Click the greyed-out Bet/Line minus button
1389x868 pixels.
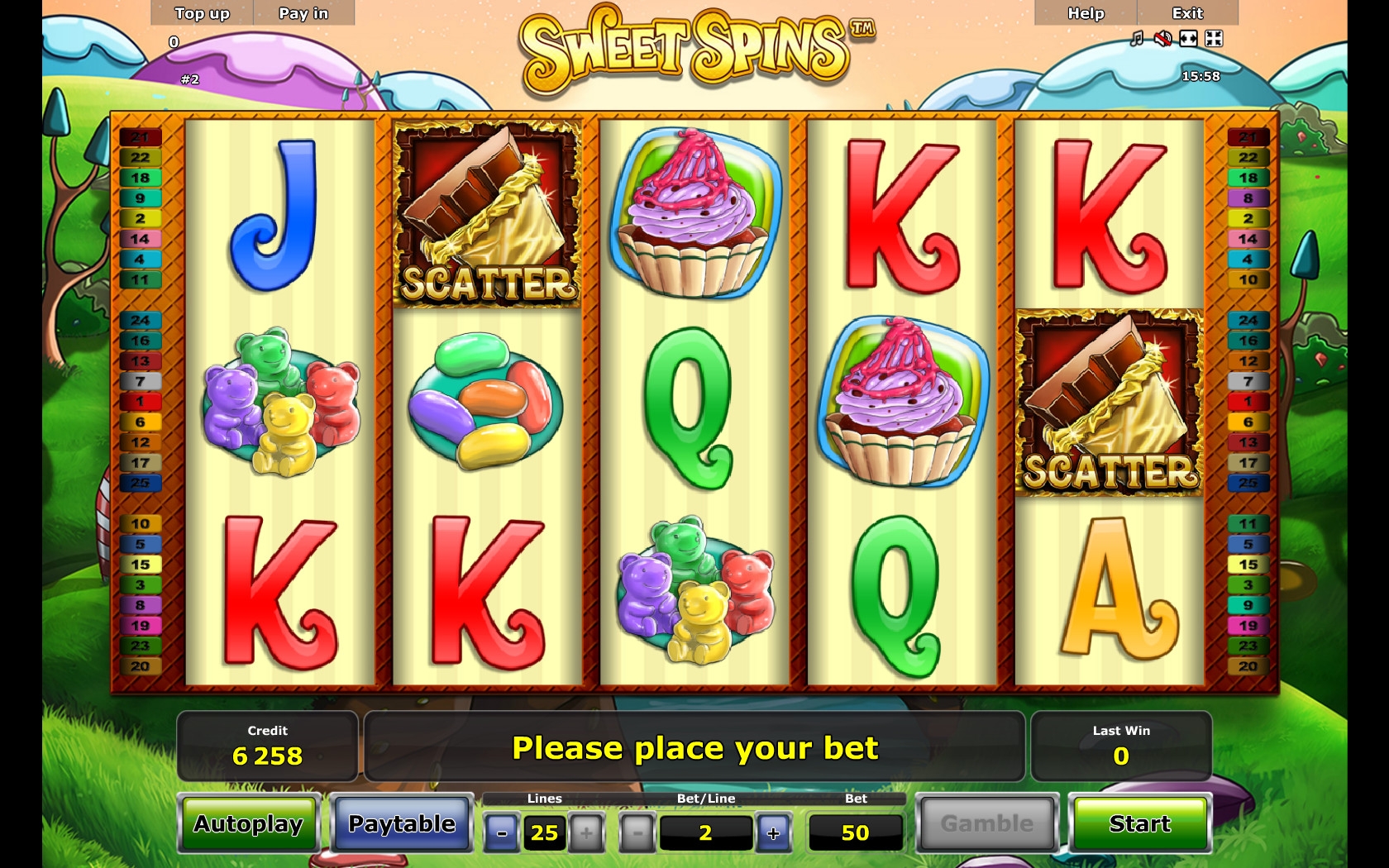pyautogui.click(x=637, y=832)
